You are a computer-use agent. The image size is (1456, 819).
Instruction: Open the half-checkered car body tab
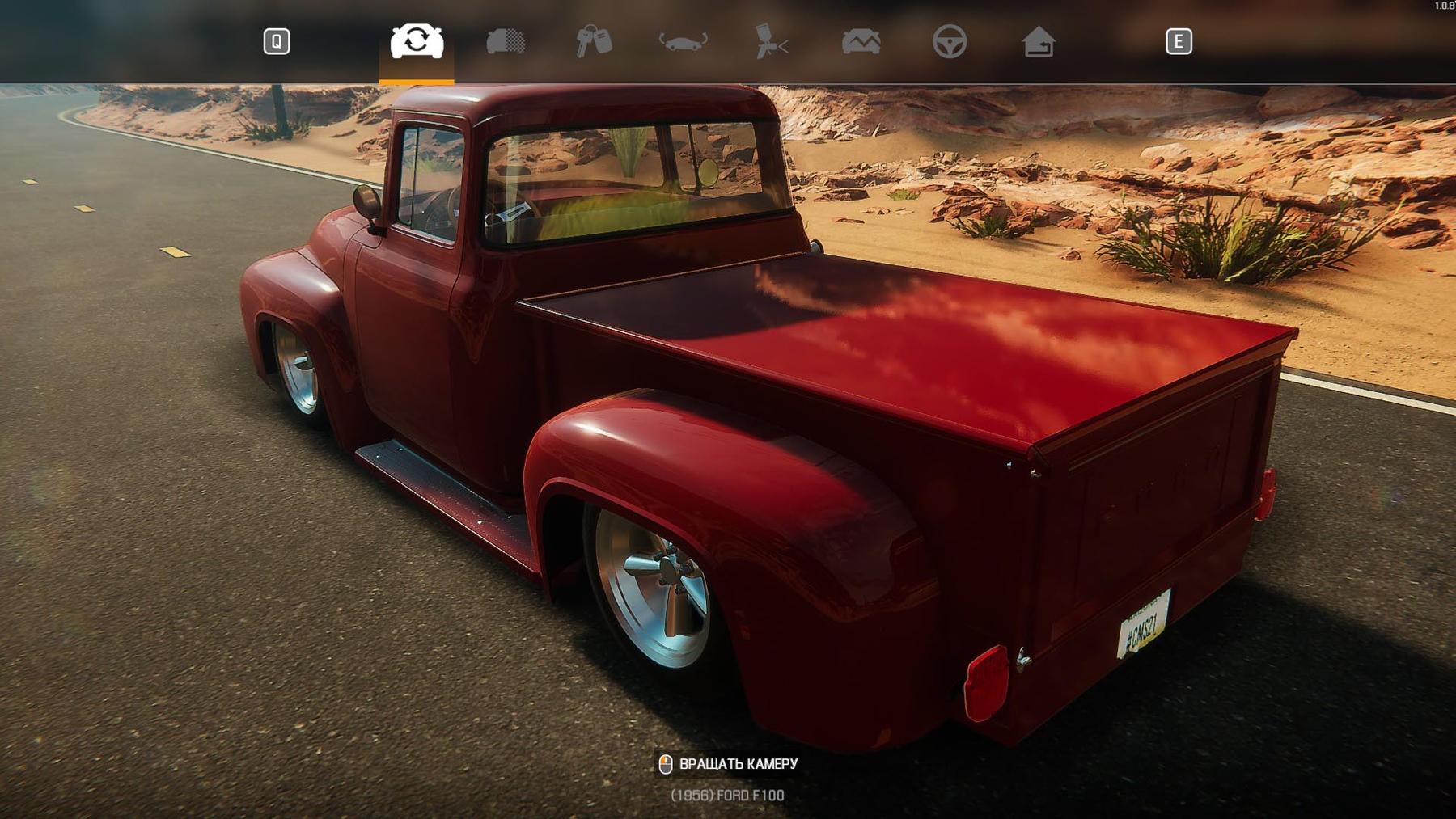coord(506,41)
